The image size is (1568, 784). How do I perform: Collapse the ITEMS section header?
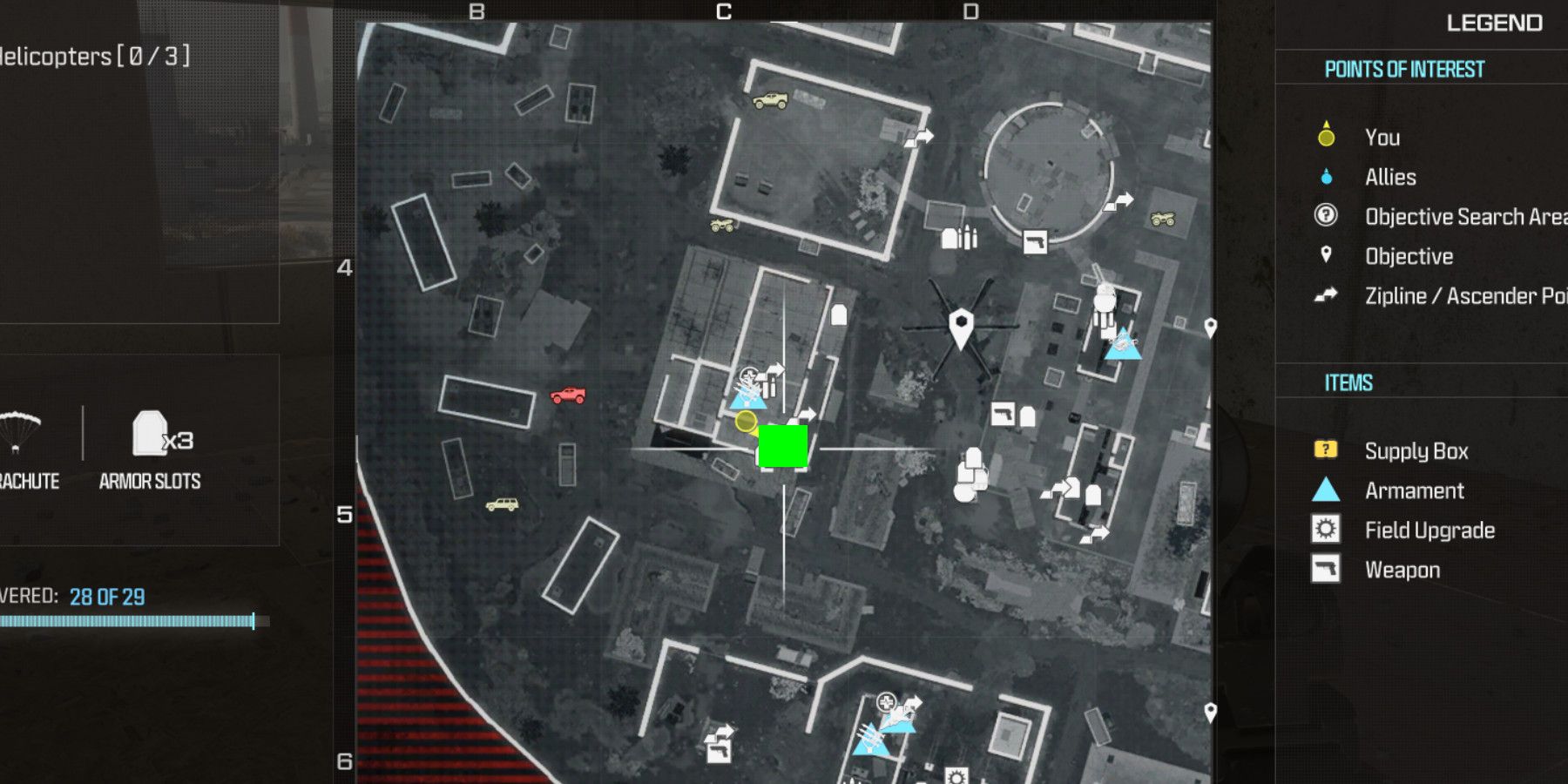click(1348, 382)
